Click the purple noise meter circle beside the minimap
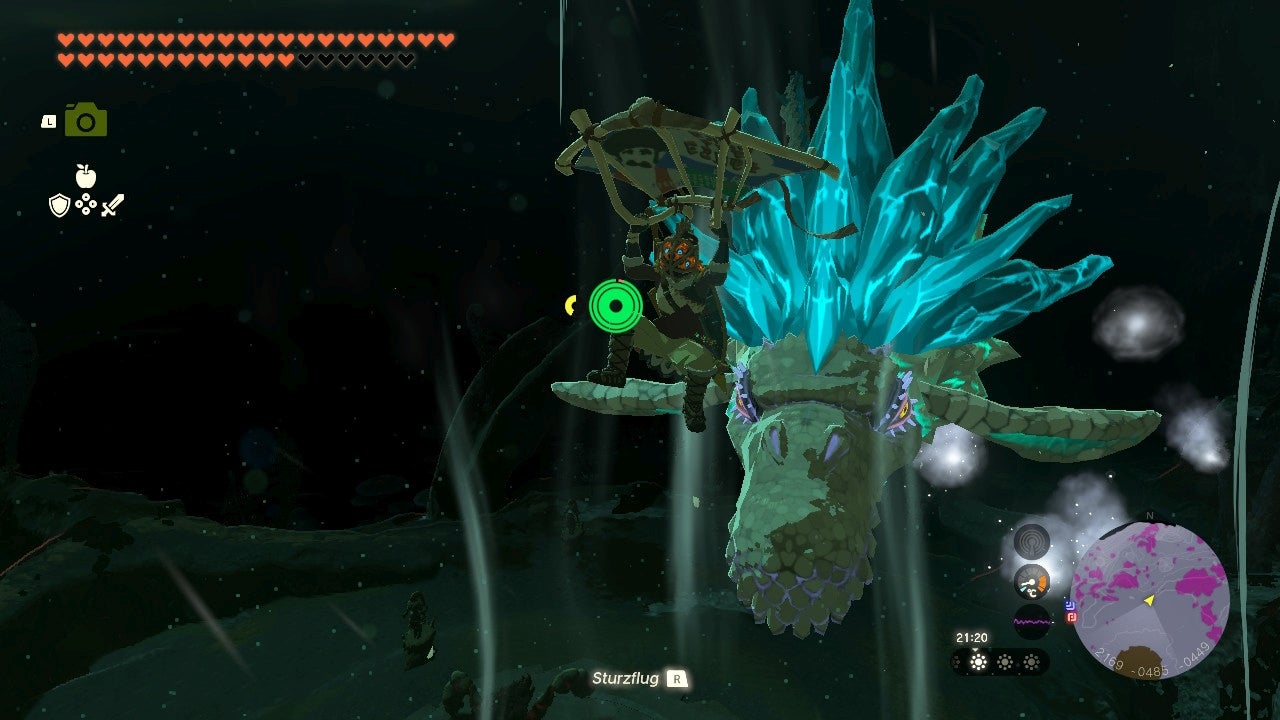Screen dimensions: 1280x720 coord(1031,619)
